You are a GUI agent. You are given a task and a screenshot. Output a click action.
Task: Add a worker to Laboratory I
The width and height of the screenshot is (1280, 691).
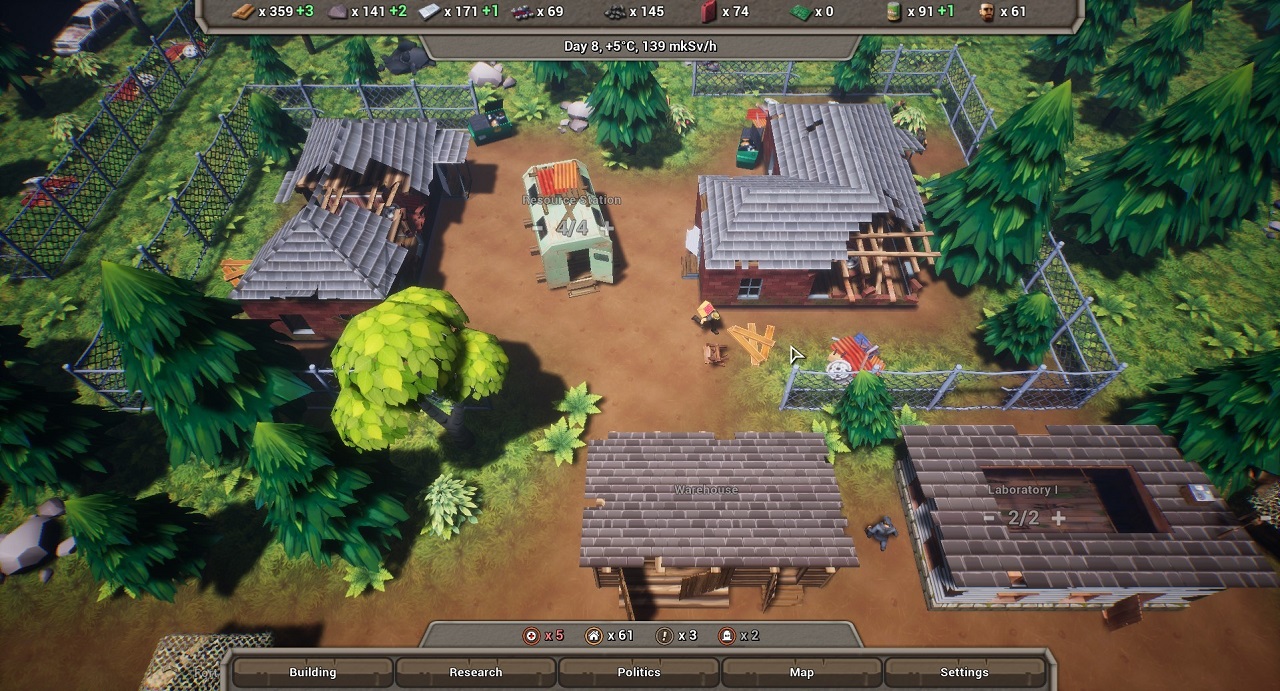1058,518
